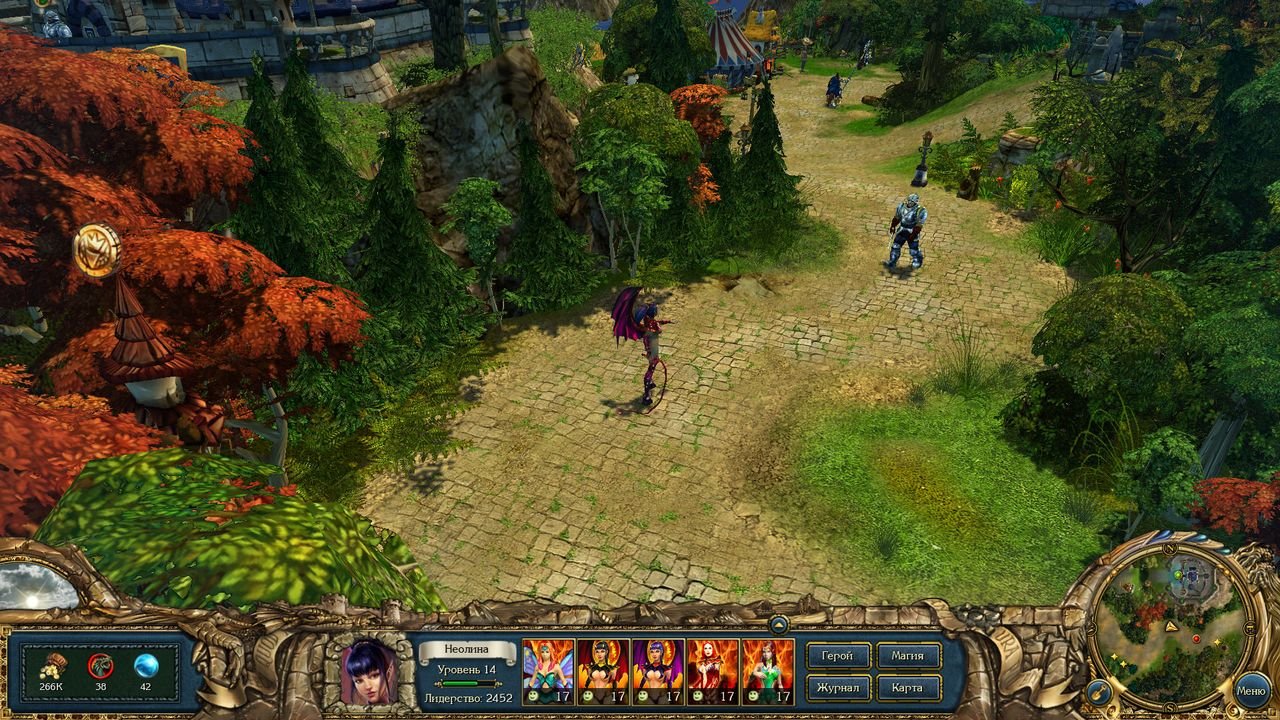Viewport: 1280px width, 720px height.
Task: Select the dark-haired horned demoness unit slot
Action: pyautogui.click(x=603, y=671)
